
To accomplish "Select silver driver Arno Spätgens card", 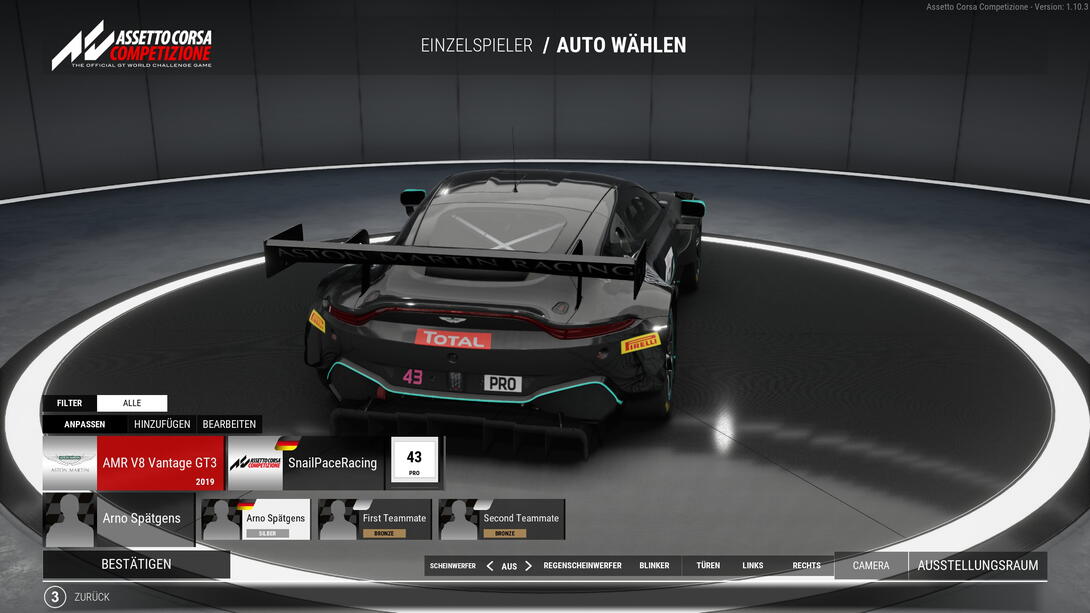I will tap(255, 520).
